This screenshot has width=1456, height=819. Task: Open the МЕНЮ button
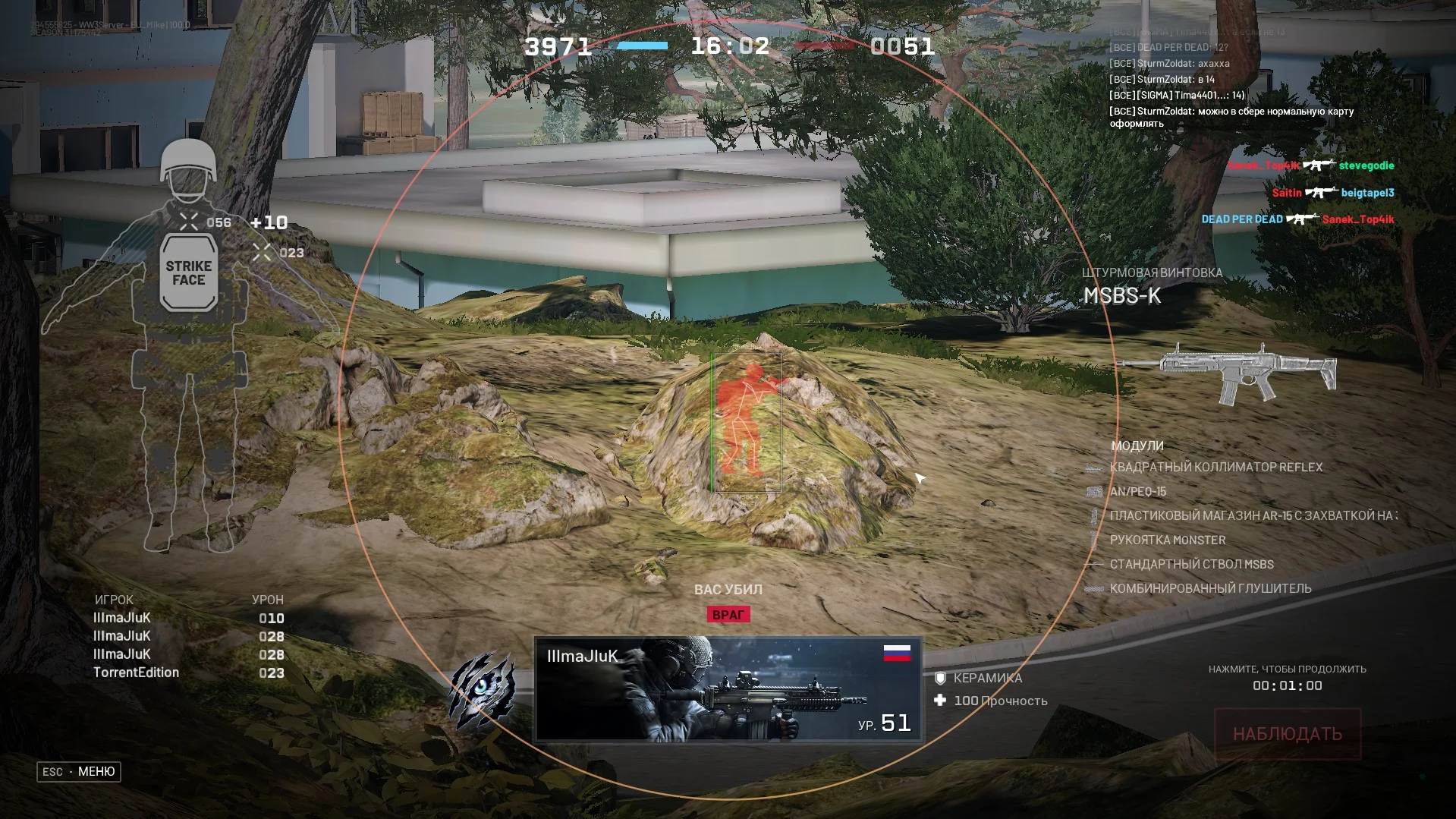tap(79, 771)
